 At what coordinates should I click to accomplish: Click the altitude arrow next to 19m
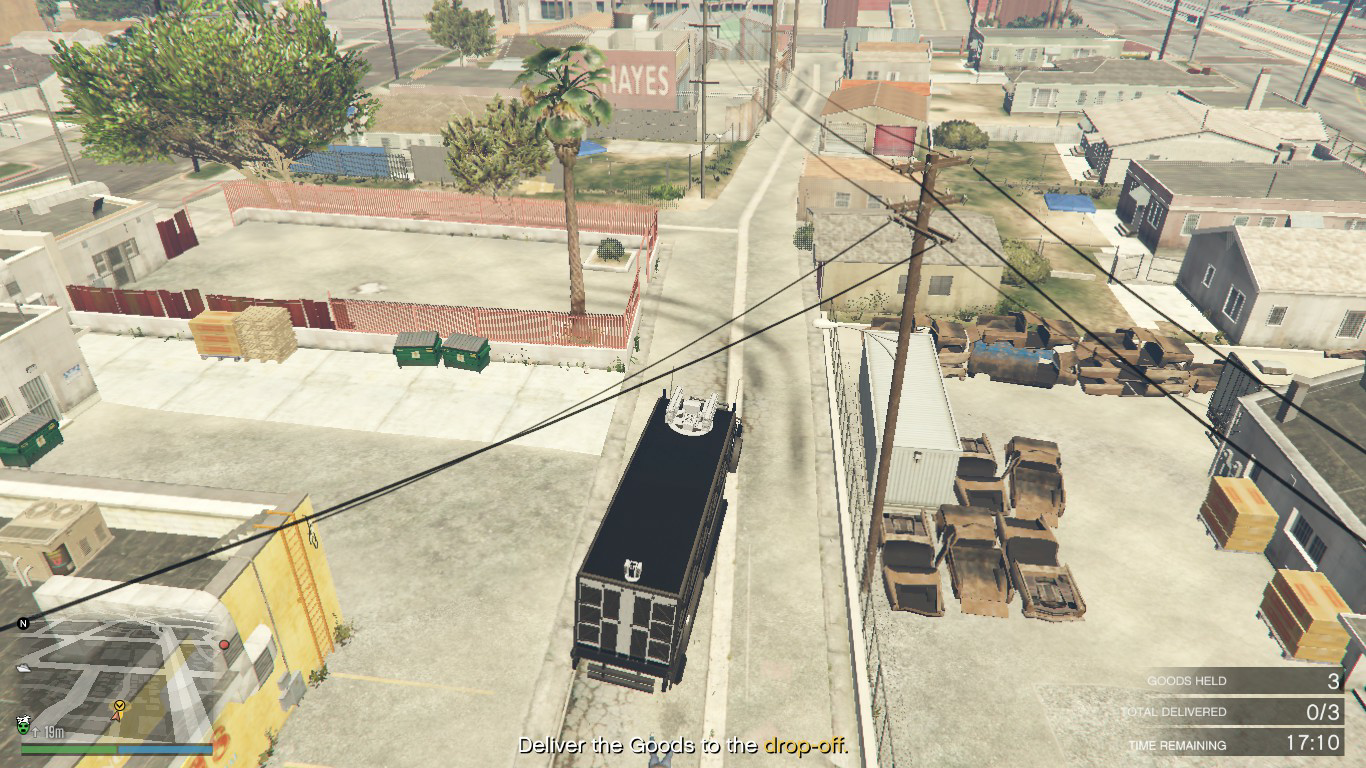(35, 731)
